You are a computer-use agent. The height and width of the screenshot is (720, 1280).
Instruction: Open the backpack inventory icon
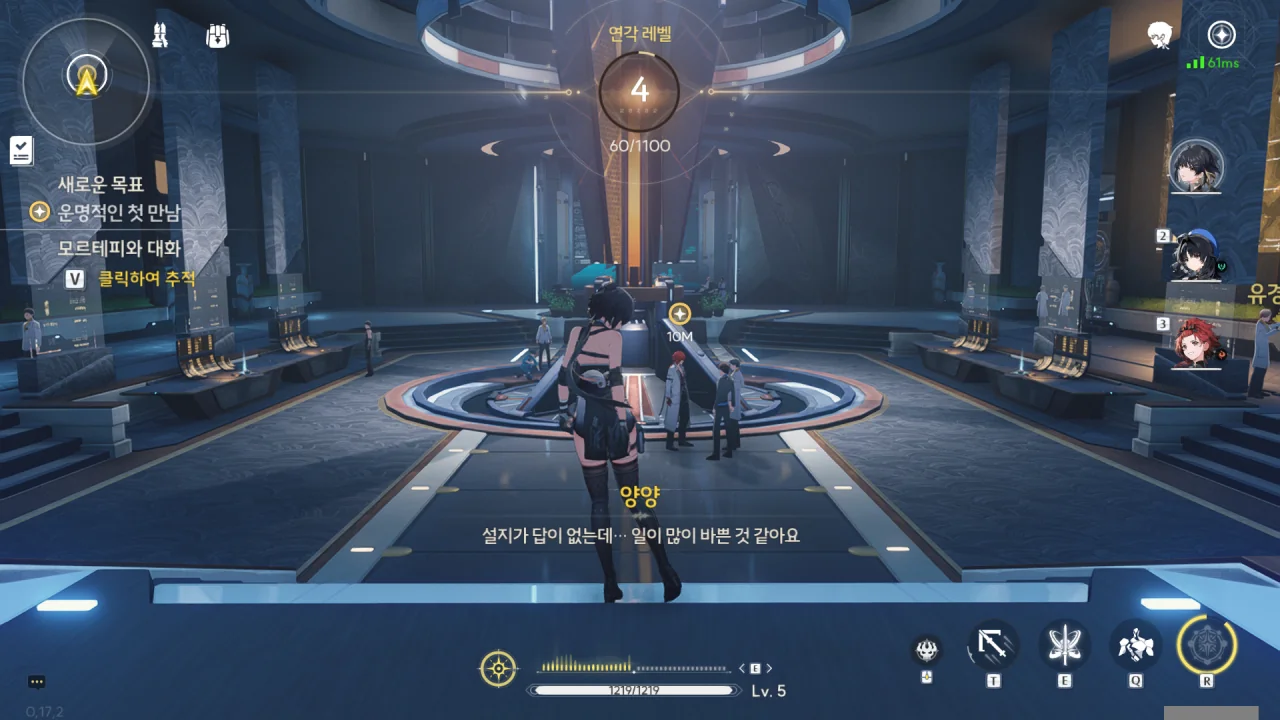pyautogui.click(x=218, y=36)
